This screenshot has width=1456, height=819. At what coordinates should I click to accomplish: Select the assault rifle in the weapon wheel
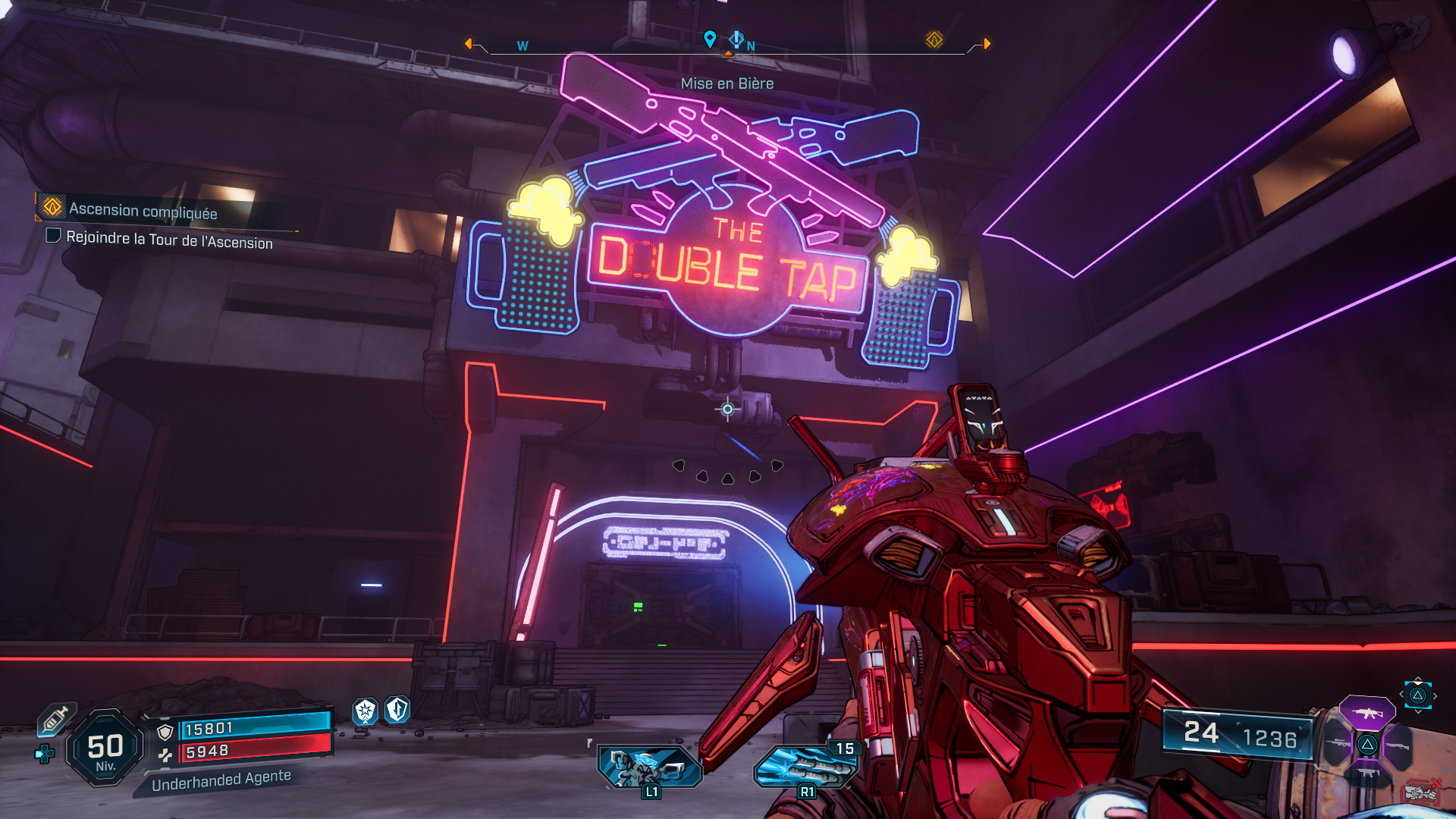coord(1367,713)
